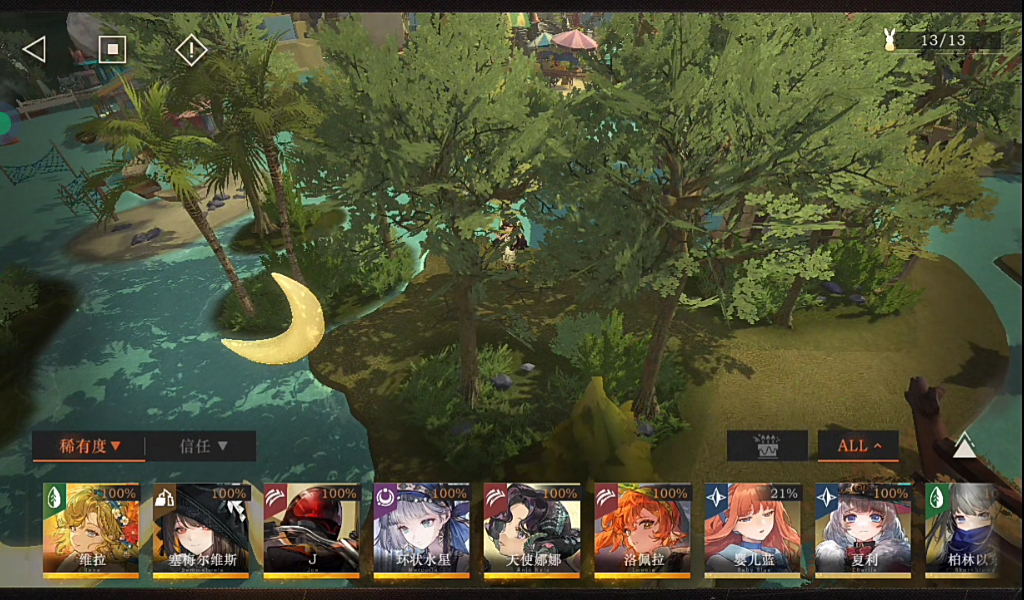Choose the 柏林以东 character card
The height and width of the screenshot is (600, 1024).
(962, 531)
